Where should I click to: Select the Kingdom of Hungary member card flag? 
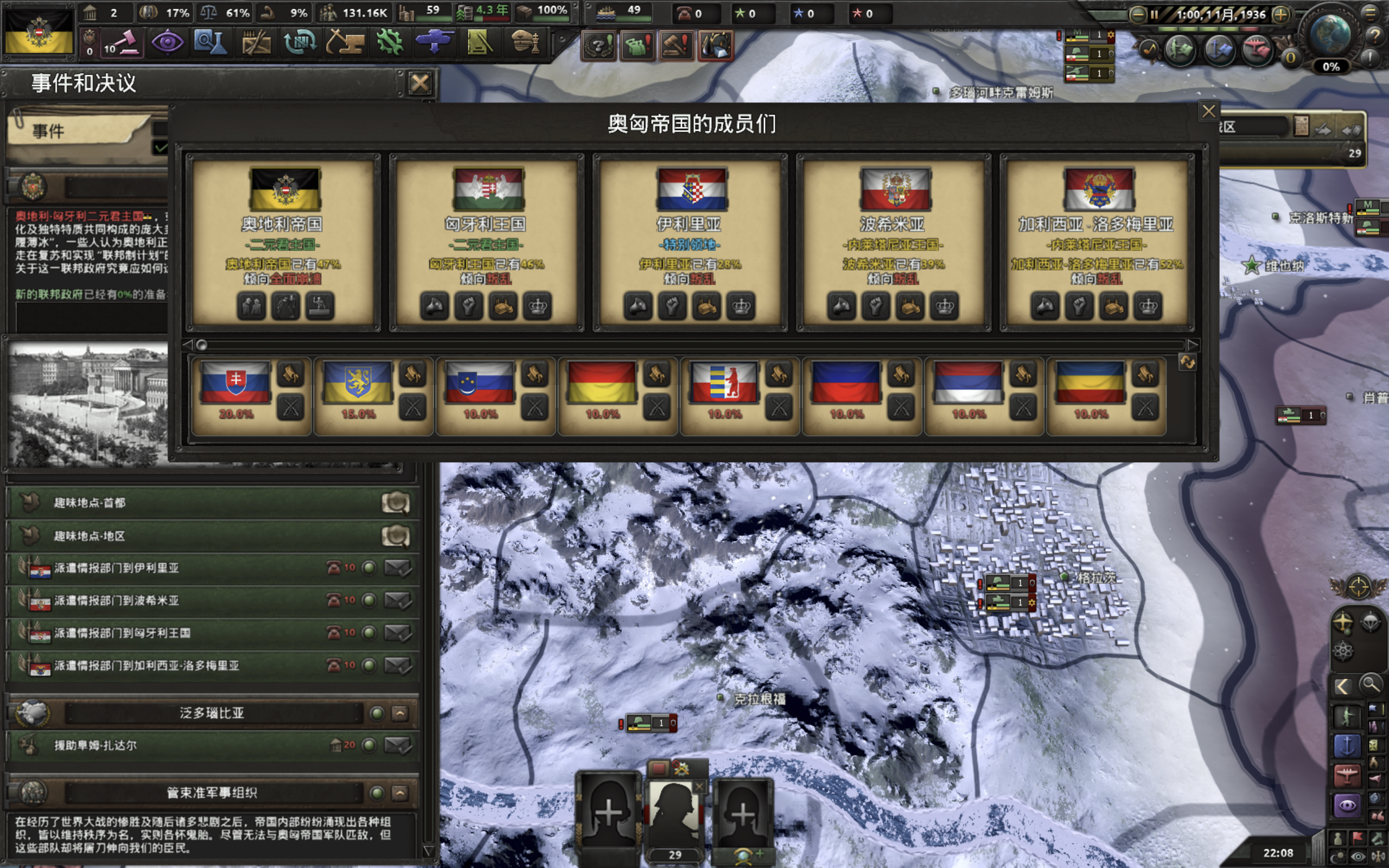488,189
